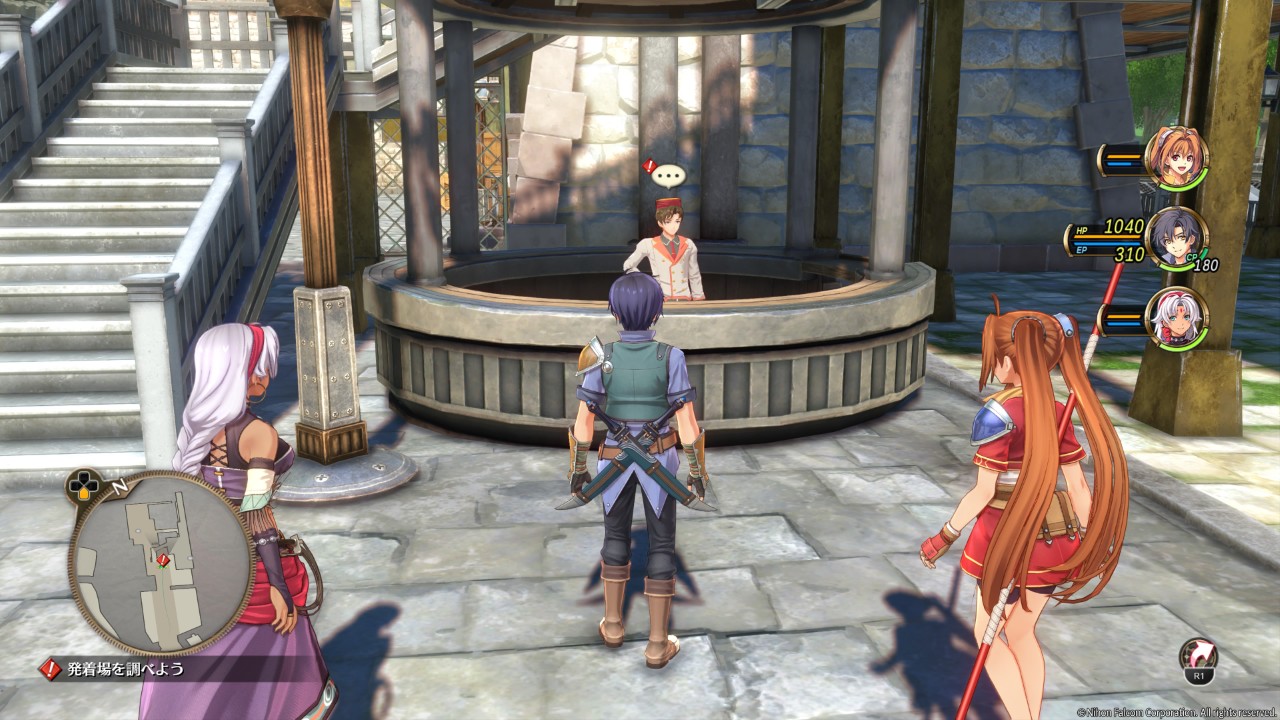1280x720 pixels.
Task: Open the quest objective tracker 発着場を調べよう
Action: [x=125, y=669]
